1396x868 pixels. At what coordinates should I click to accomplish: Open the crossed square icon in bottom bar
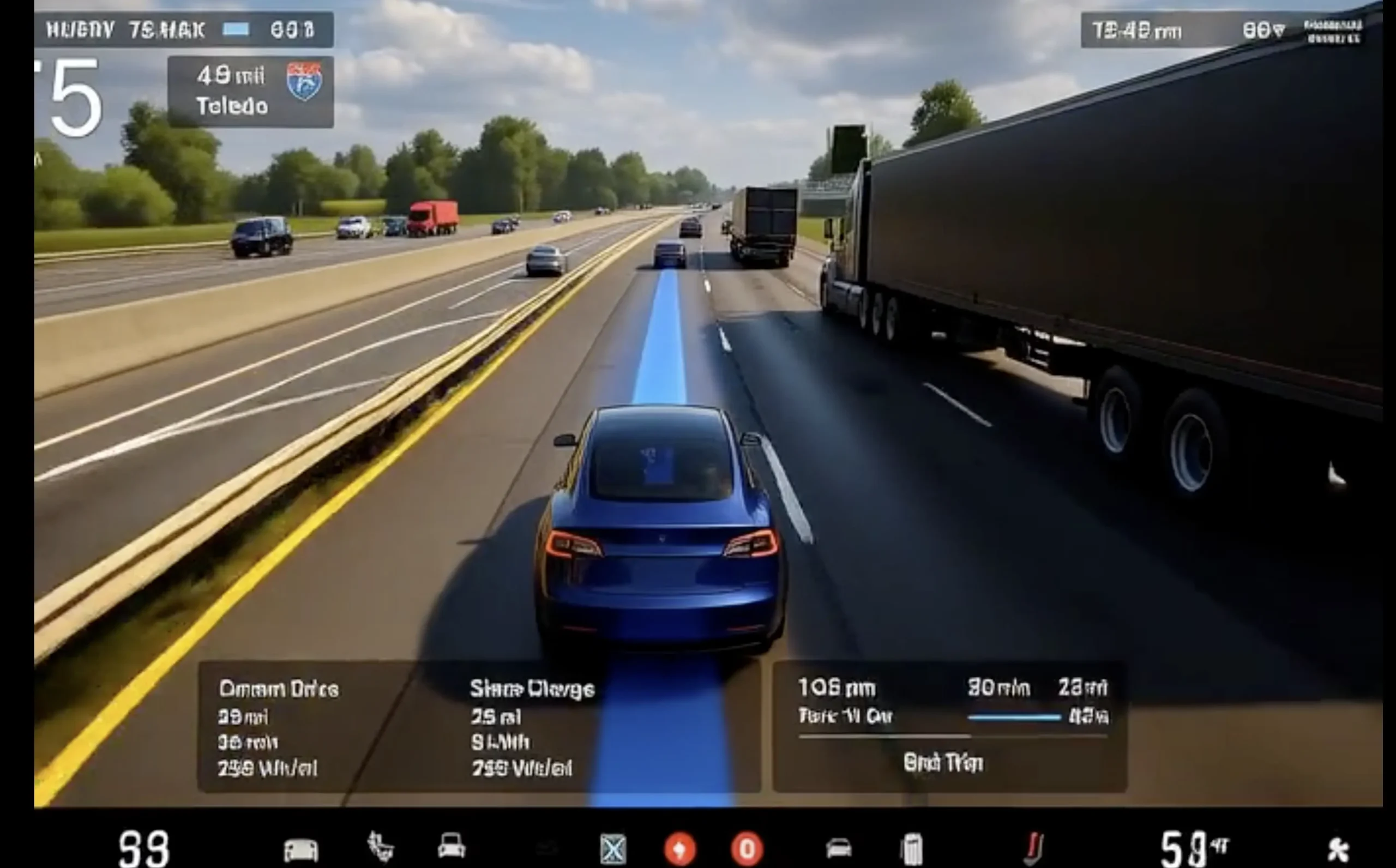(x=612, y=849)
